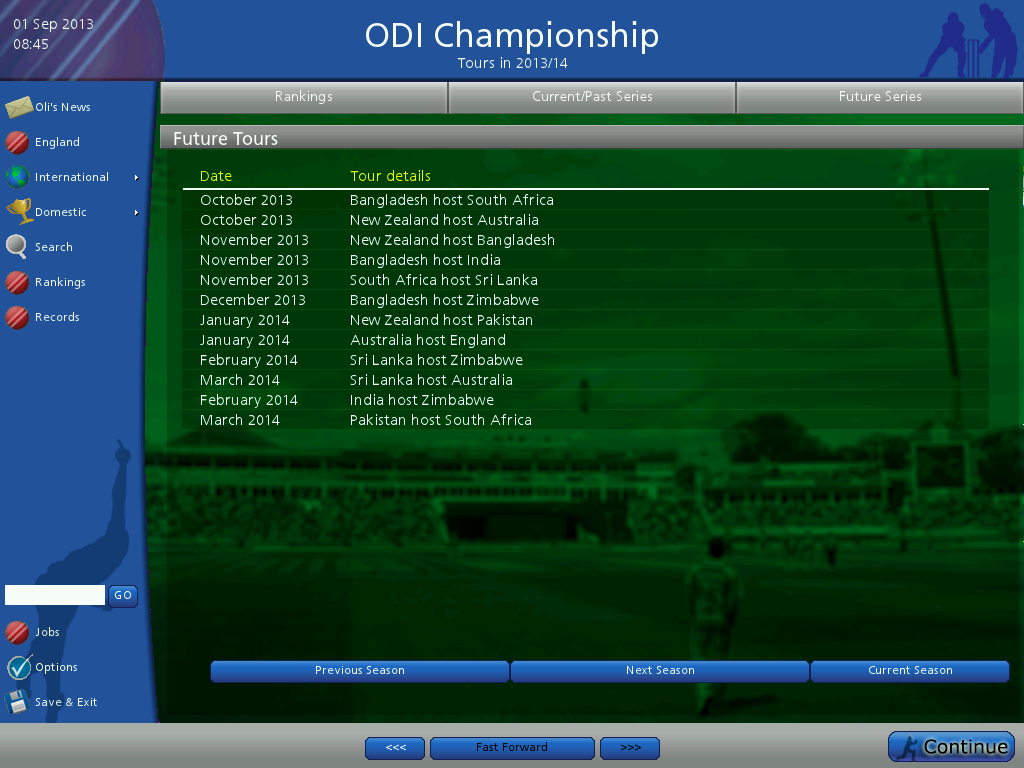Select the Future Series tab
Screen dimensions: 1024x768
[x=880, y=97]
